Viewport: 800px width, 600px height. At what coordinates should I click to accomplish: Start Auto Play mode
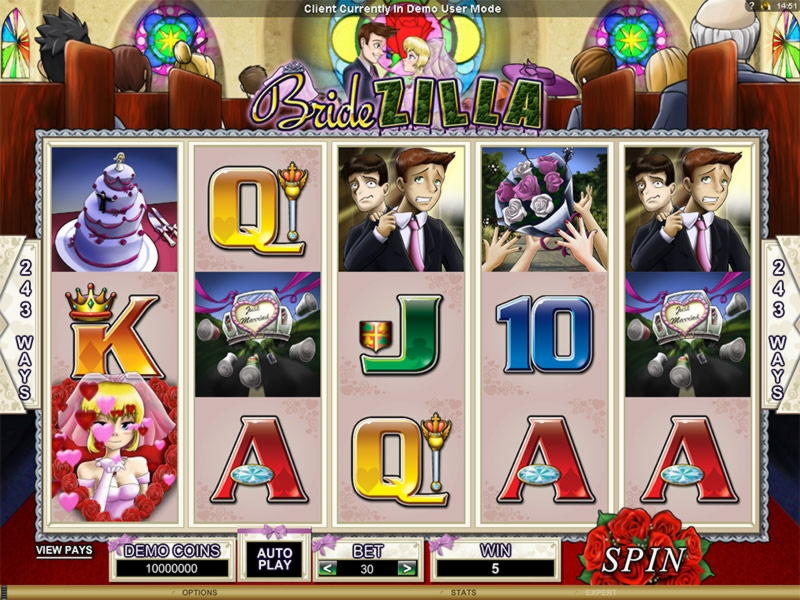point(274,558)
